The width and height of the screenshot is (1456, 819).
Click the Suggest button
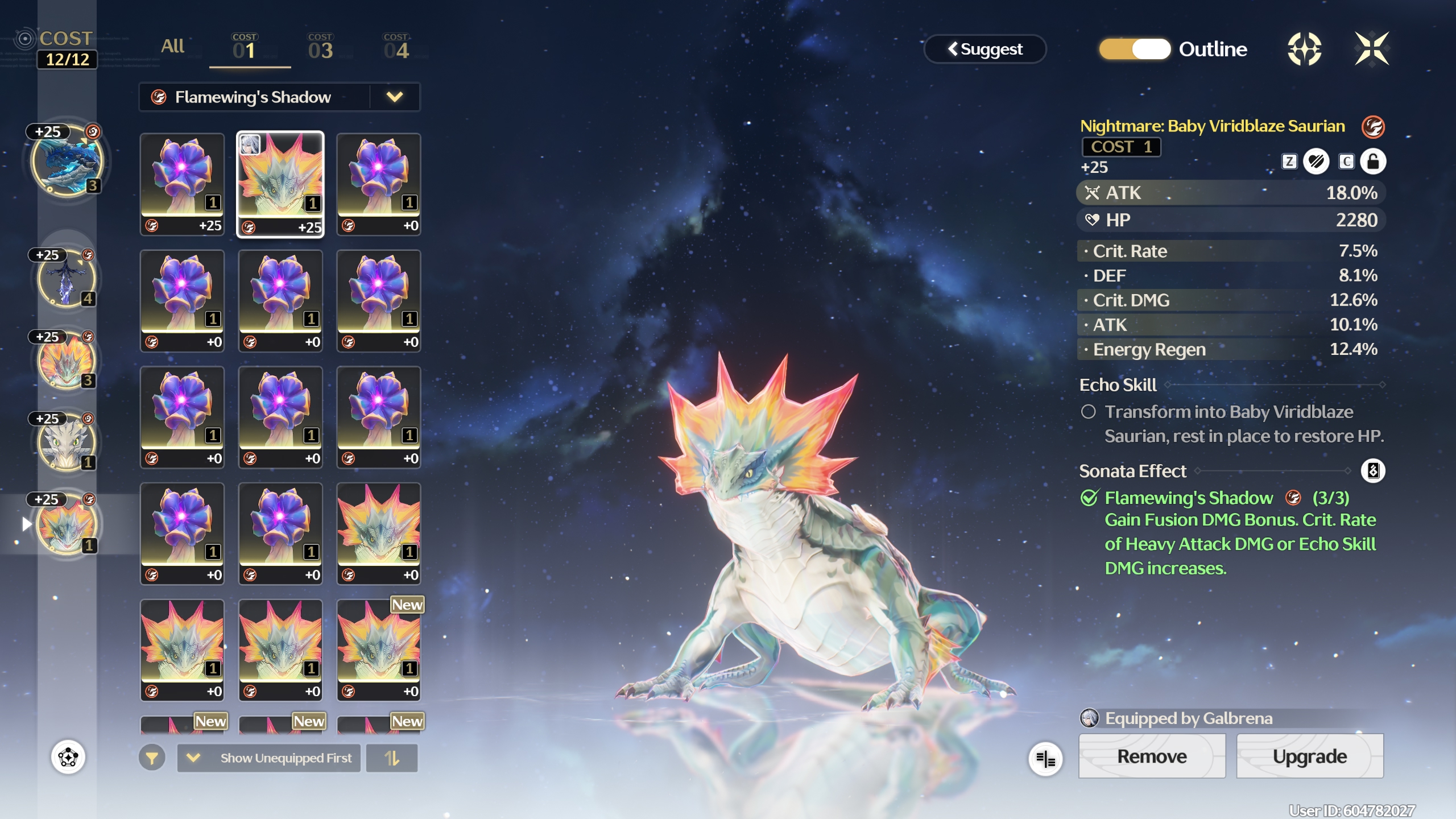click(x=985, y=49)
